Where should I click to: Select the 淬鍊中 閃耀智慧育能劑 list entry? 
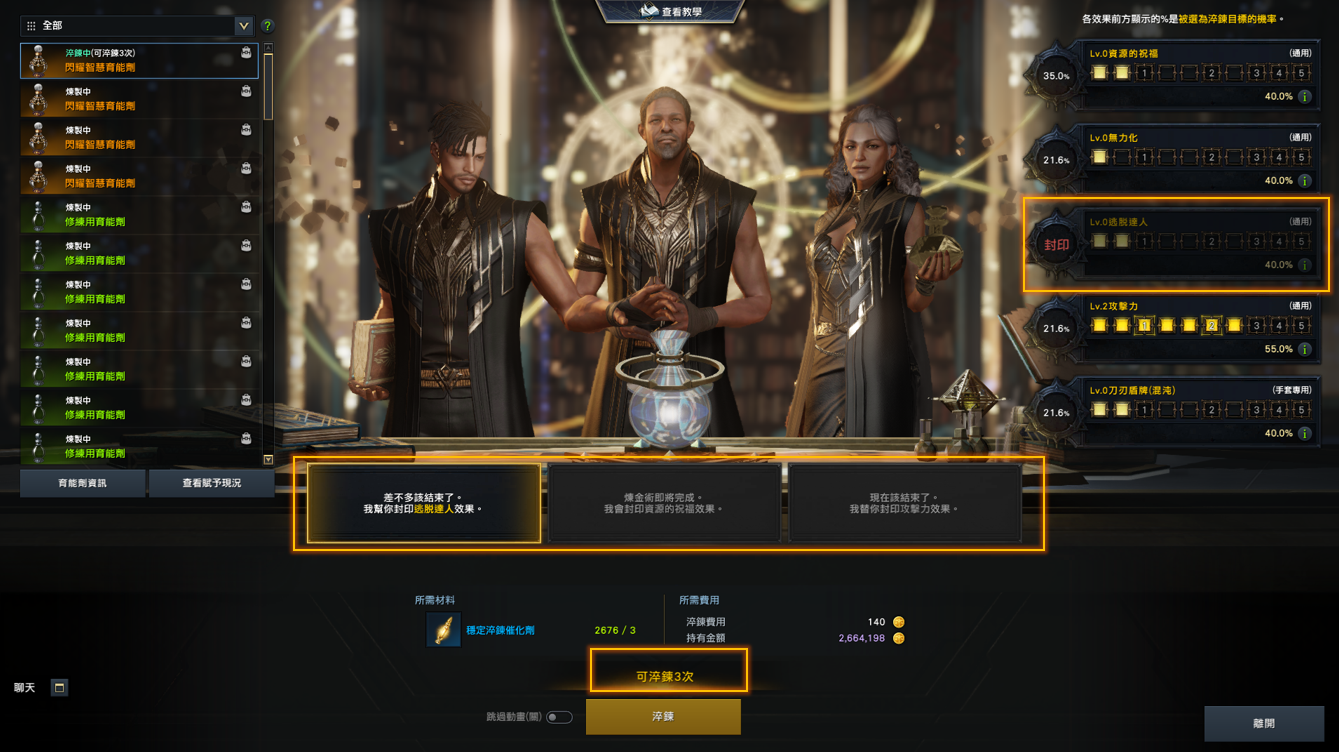[139, 61]
